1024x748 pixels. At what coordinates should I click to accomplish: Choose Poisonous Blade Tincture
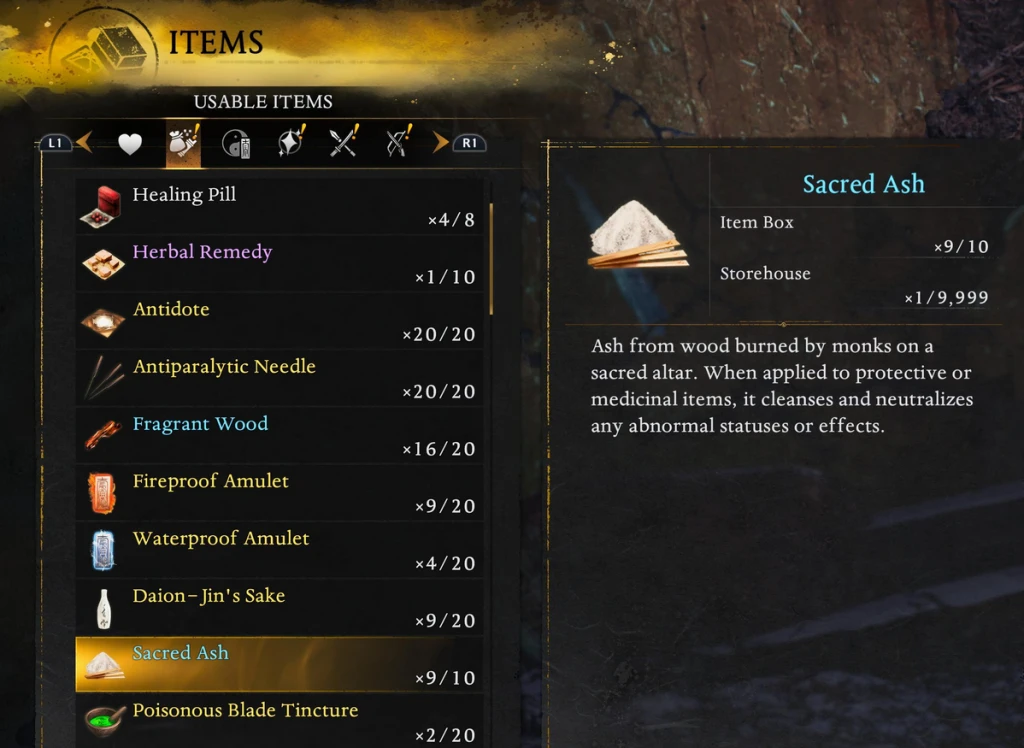(x=279, y=721)
